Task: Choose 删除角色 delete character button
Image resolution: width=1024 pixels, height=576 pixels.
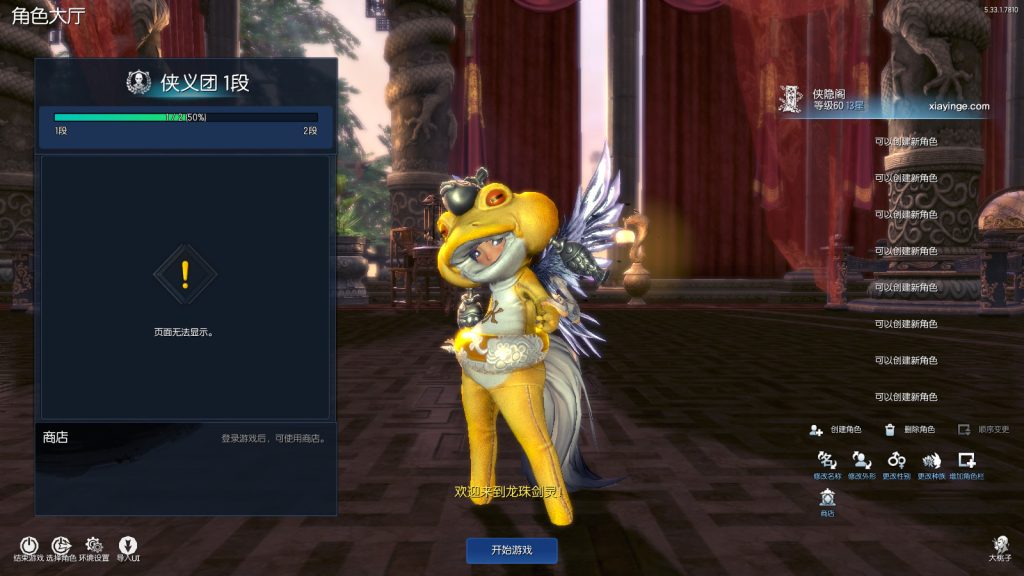Action: pyautogui.click(x=909, y=430)
